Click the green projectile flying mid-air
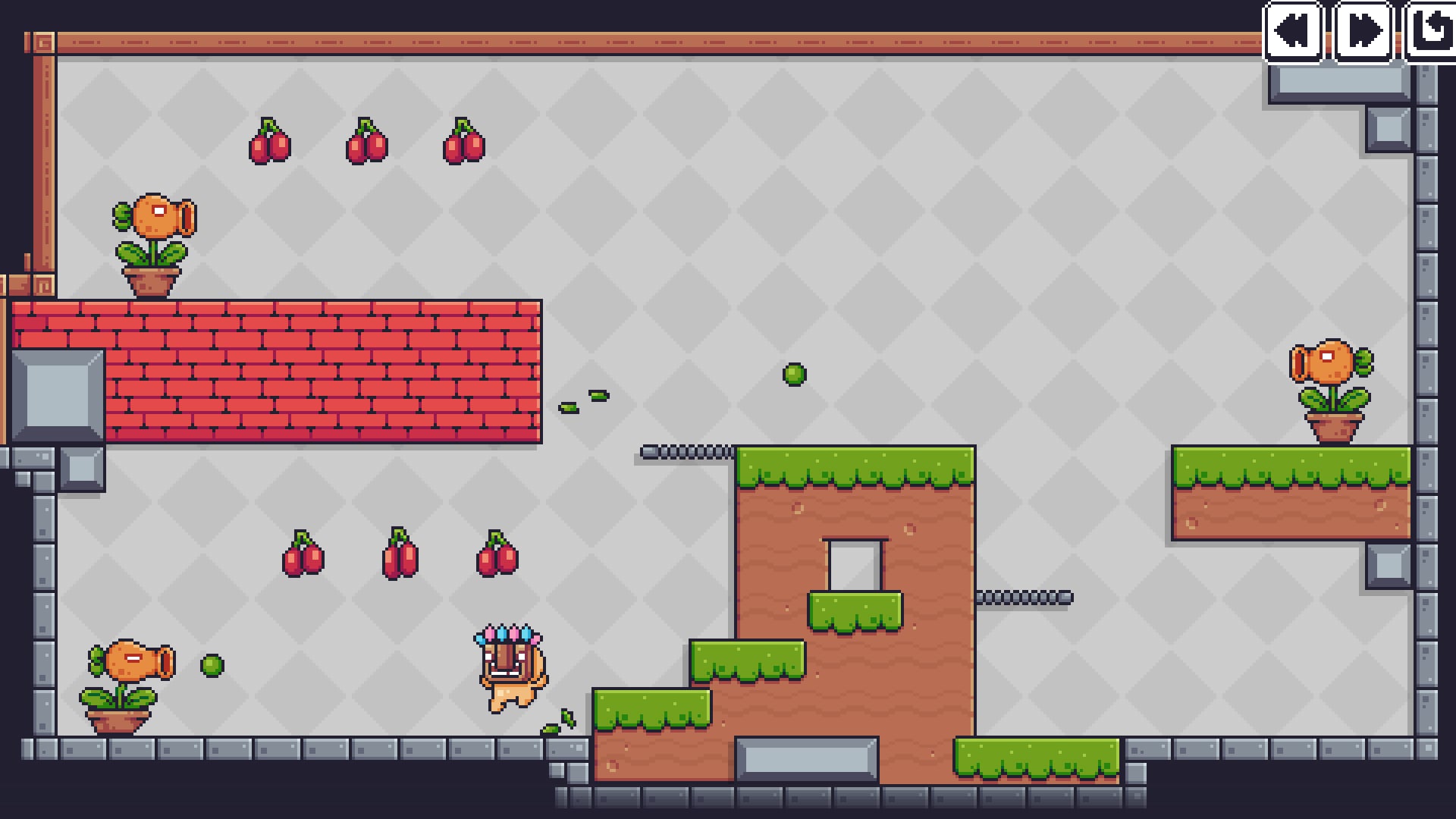Image resolution: width=1456 pixels, height=819 pixels. [793, 373]
